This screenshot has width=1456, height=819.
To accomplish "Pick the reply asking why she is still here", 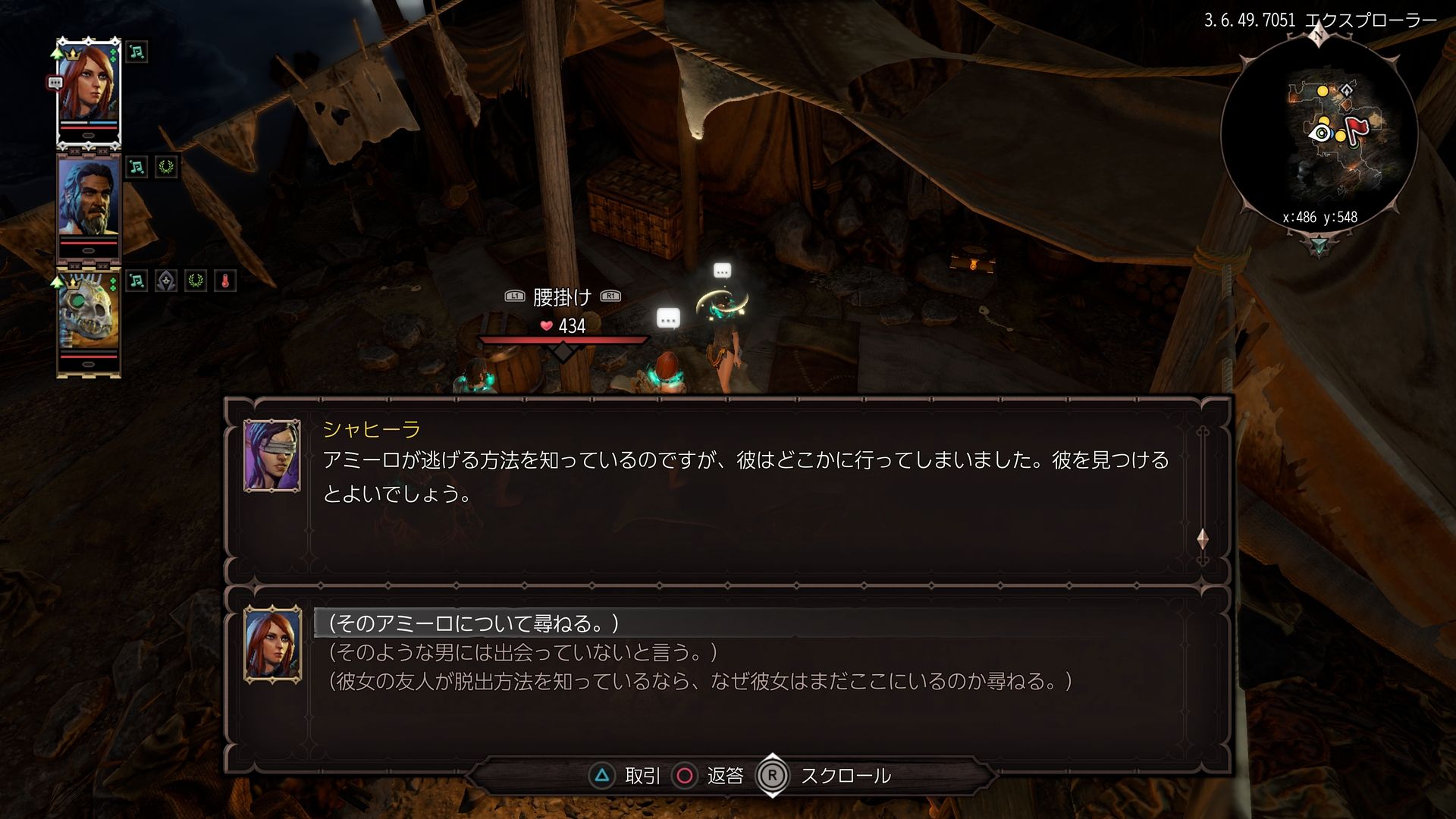I will point(701,681).
